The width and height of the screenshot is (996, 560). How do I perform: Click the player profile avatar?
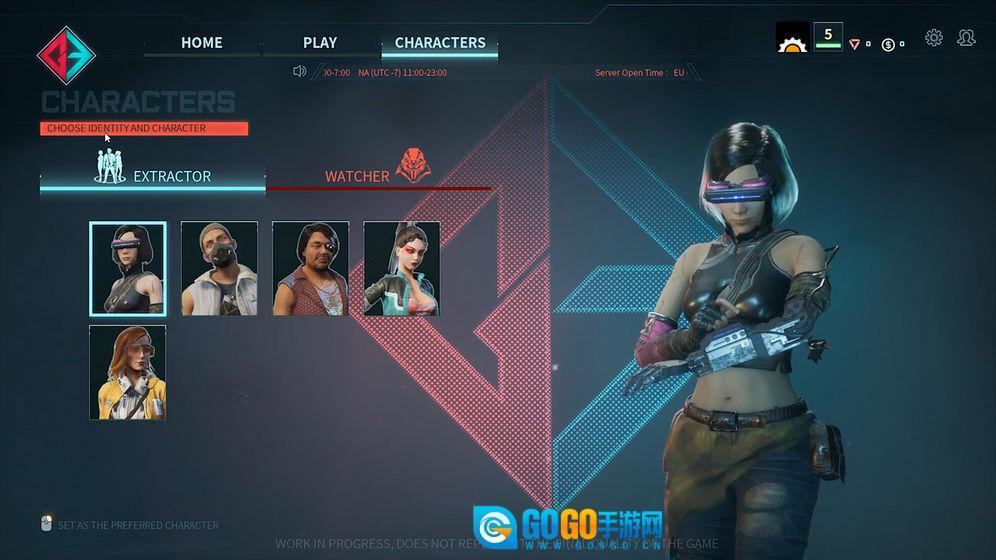click(x=792, y=38)
